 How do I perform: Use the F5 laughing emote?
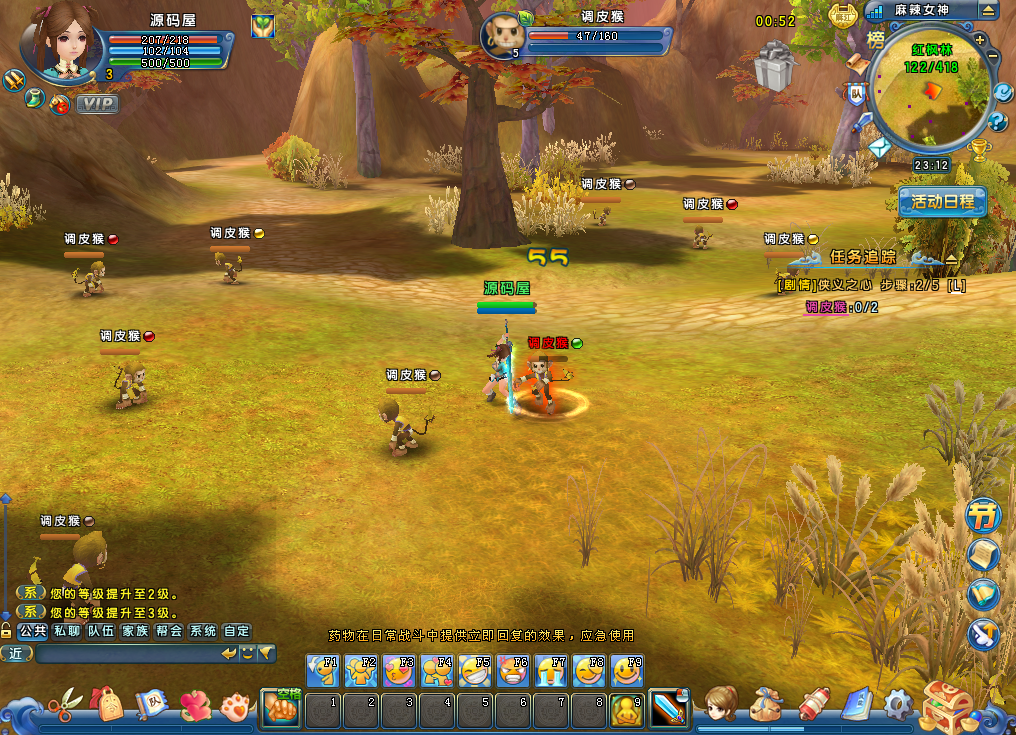[475, 670]
